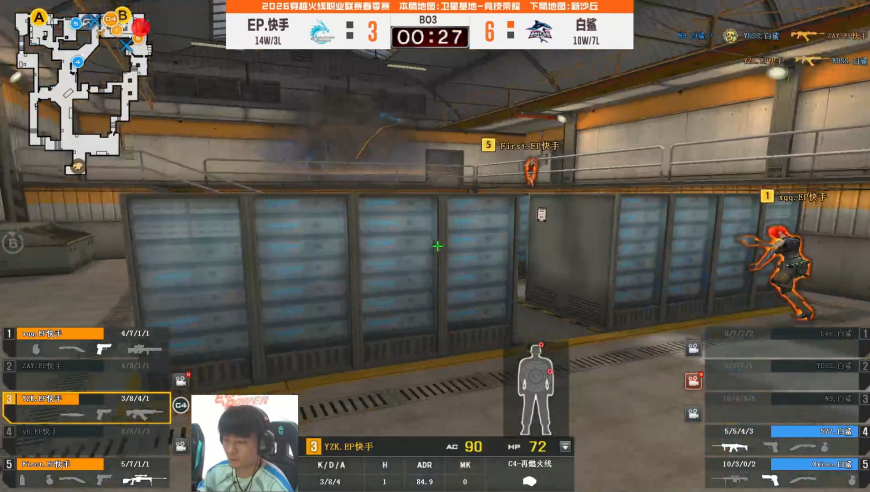Toggle the dropdown arrow beside HP
Image resolution: width=870 pixels, height=492 pixels.
point(565,447)
